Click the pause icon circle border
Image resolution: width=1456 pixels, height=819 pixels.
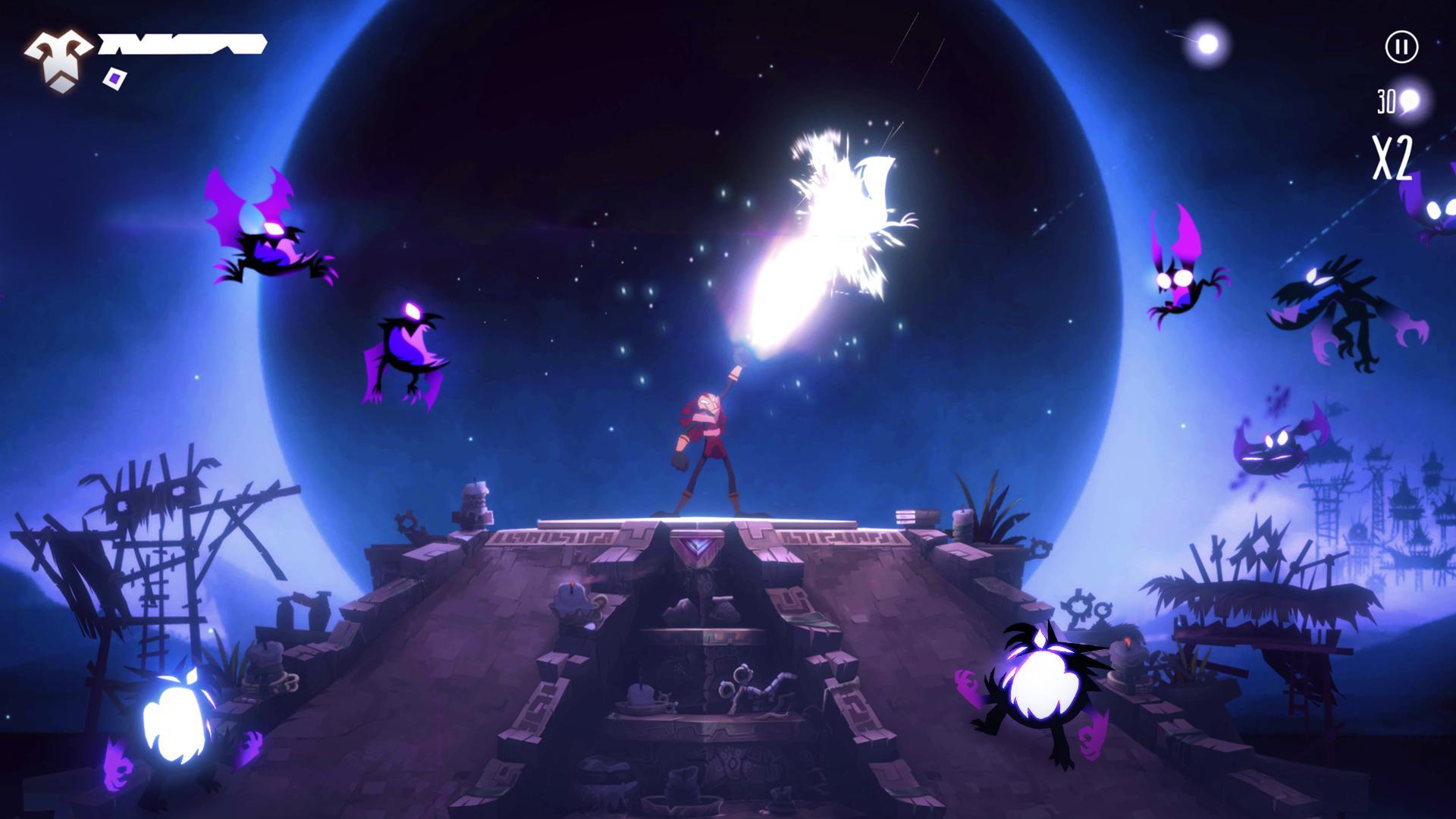pos(1401,29)
